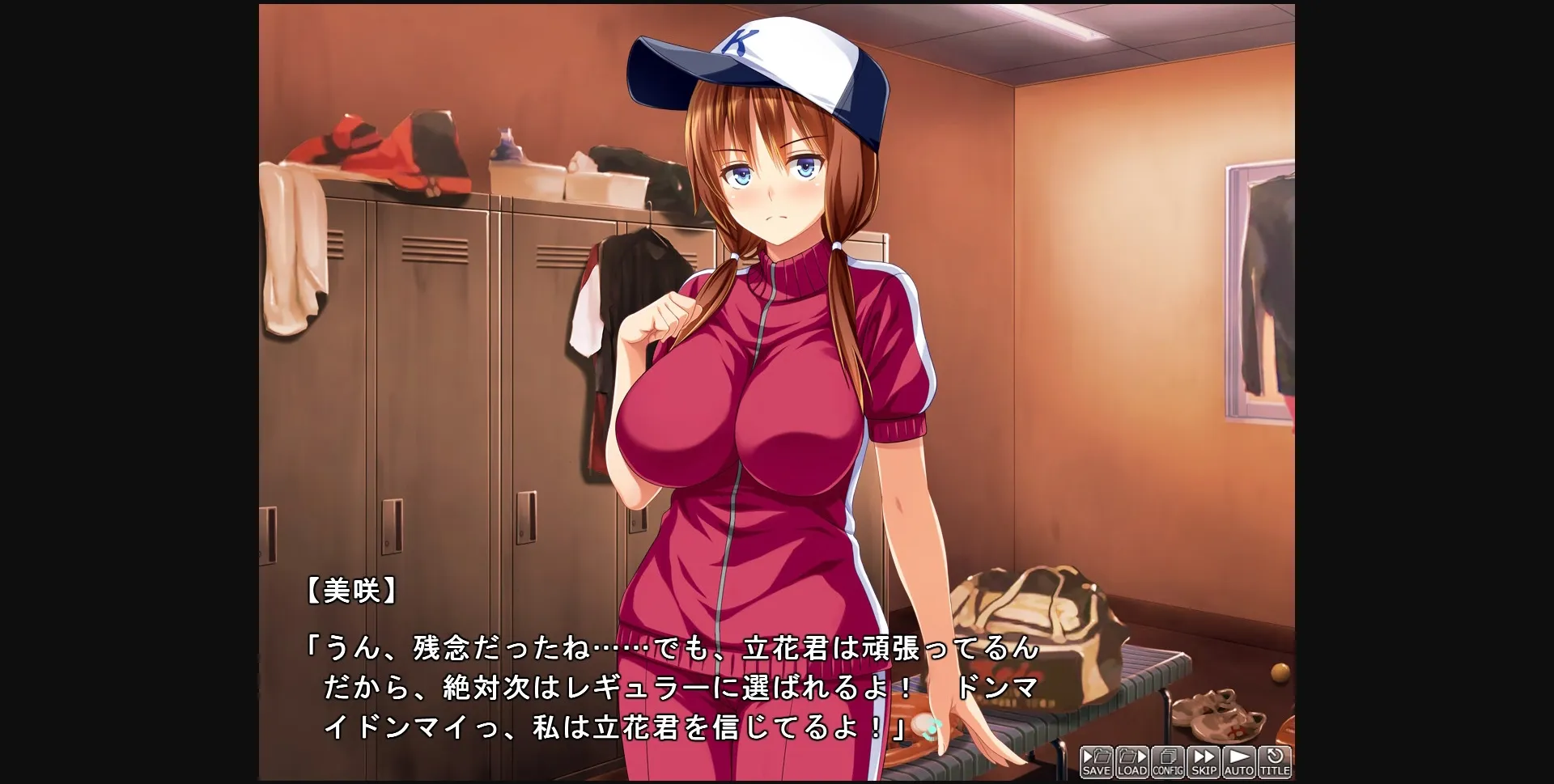Click the folder icon on the SAVE button
The height and width of the screenshot is (784, 1554).
pos(1102,757)
